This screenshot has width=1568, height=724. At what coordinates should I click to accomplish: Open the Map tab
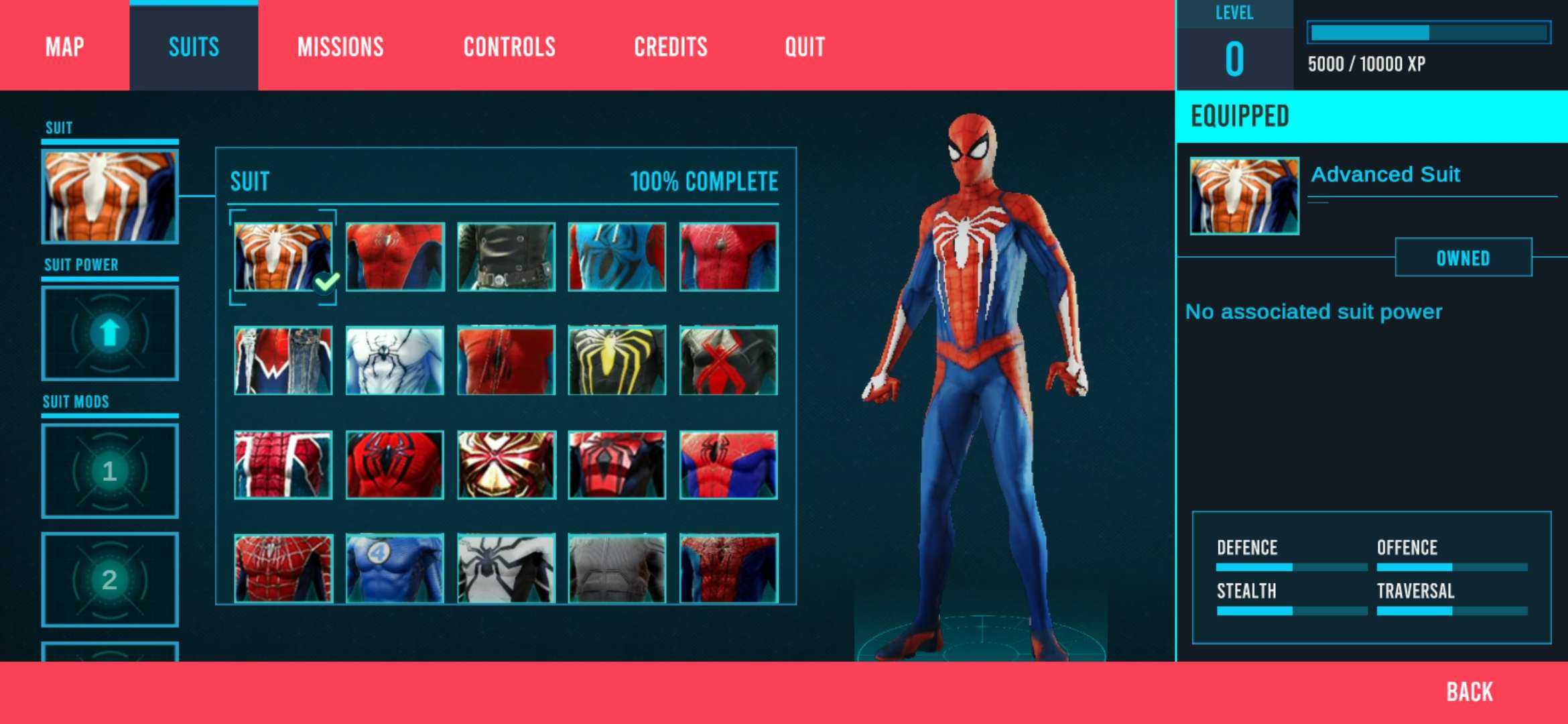(65, 47)
